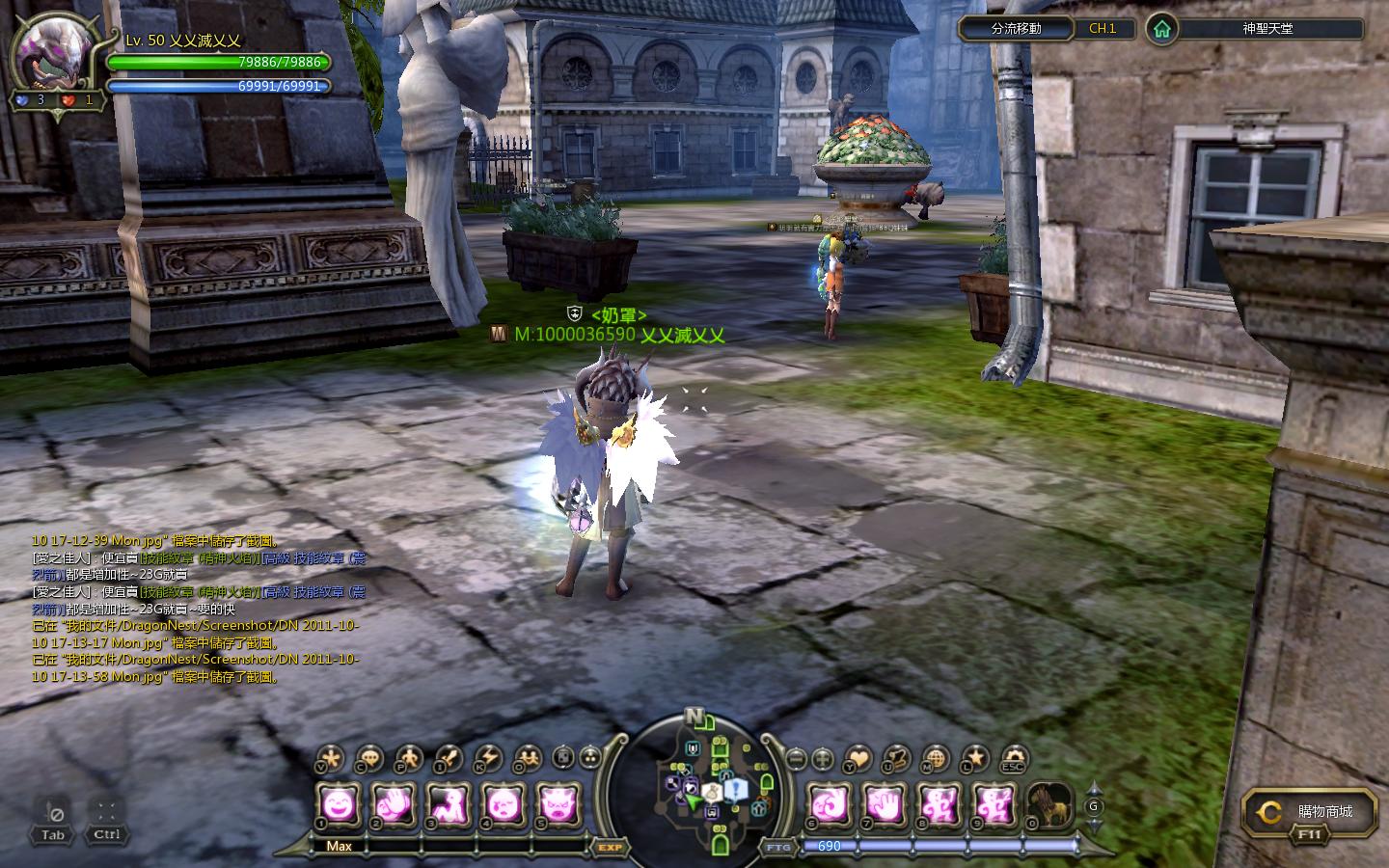Summon the horse mount in slot 0
The height and width of the screenshot is (868, 1389).
click(x=1049, y=802)
